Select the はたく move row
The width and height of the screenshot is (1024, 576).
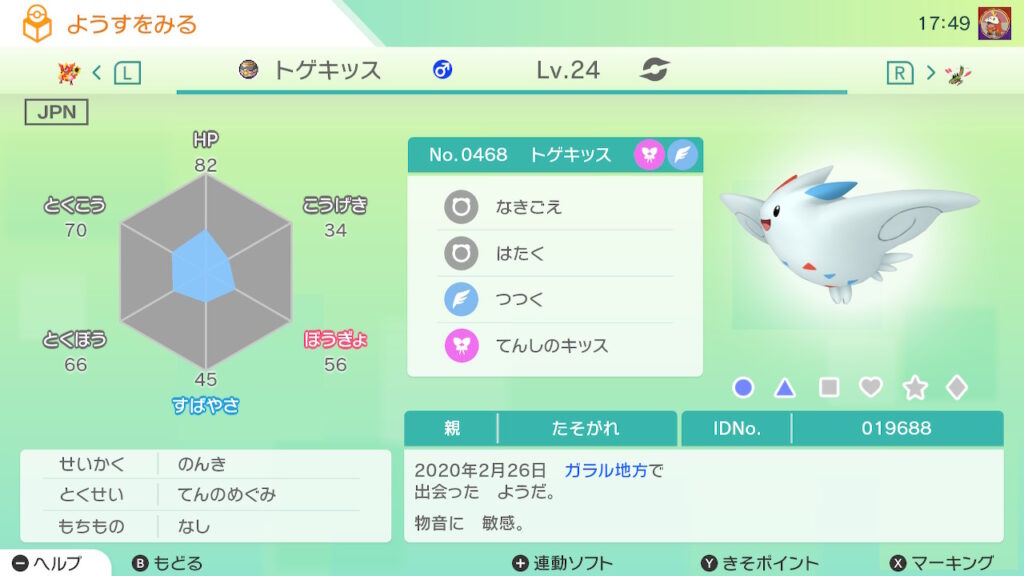tap(555, 253)
